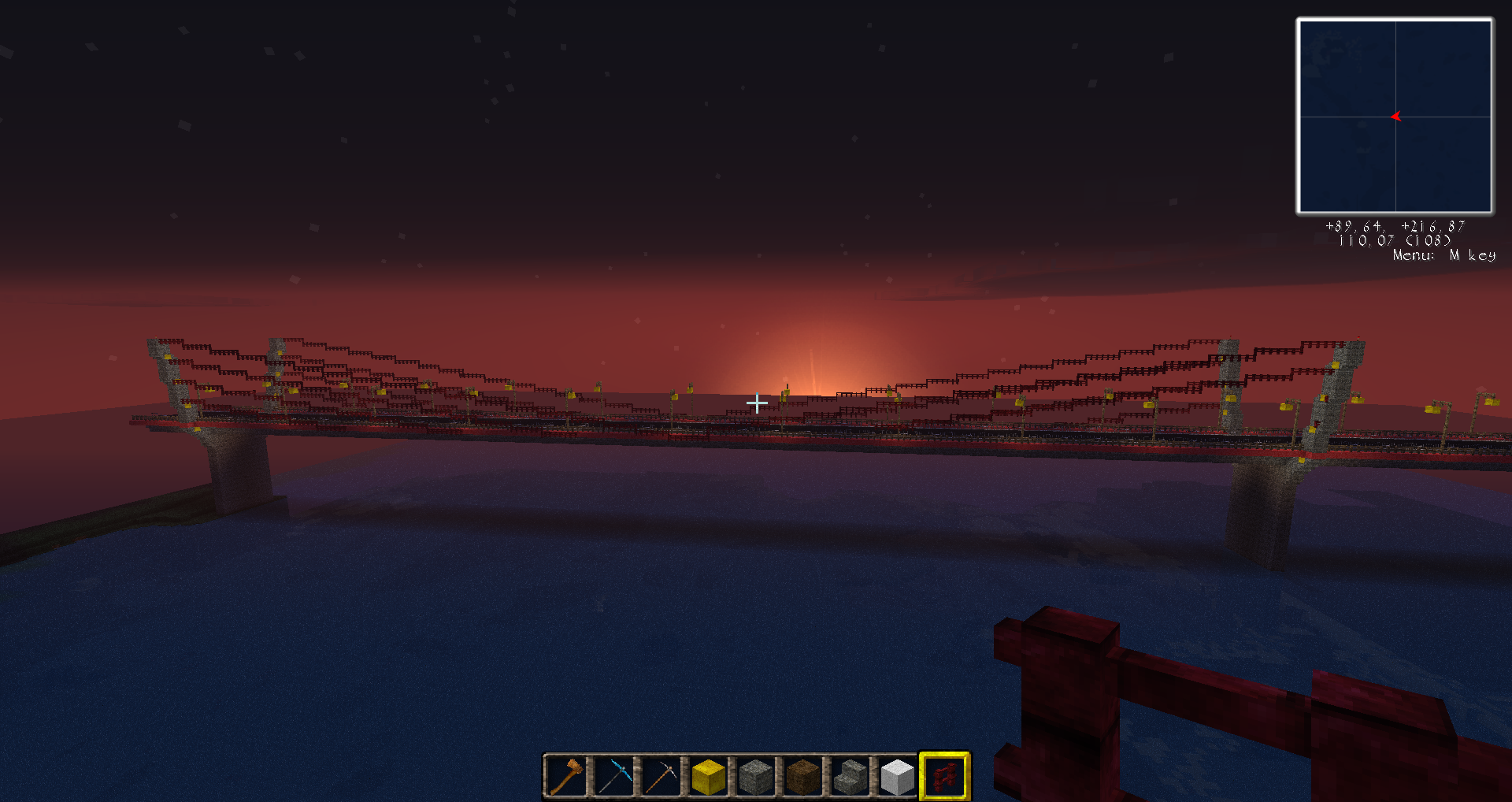
Task: Select the yellow block in hotbar
Action: 708,776
